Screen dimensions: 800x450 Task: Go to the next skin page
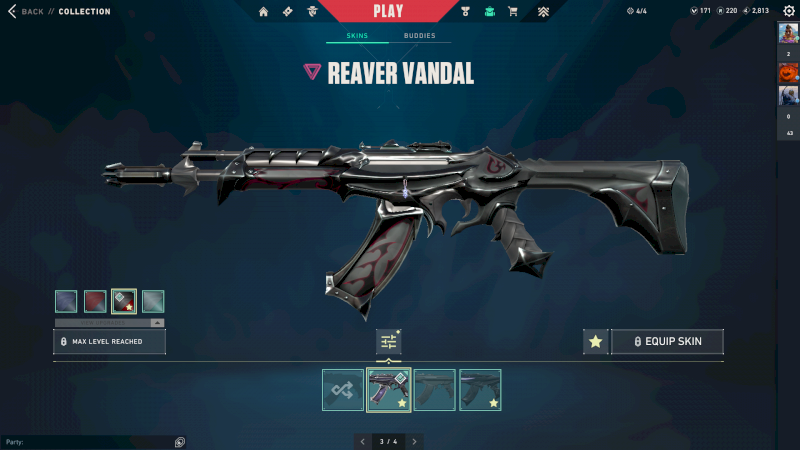[x=415, y=441]
